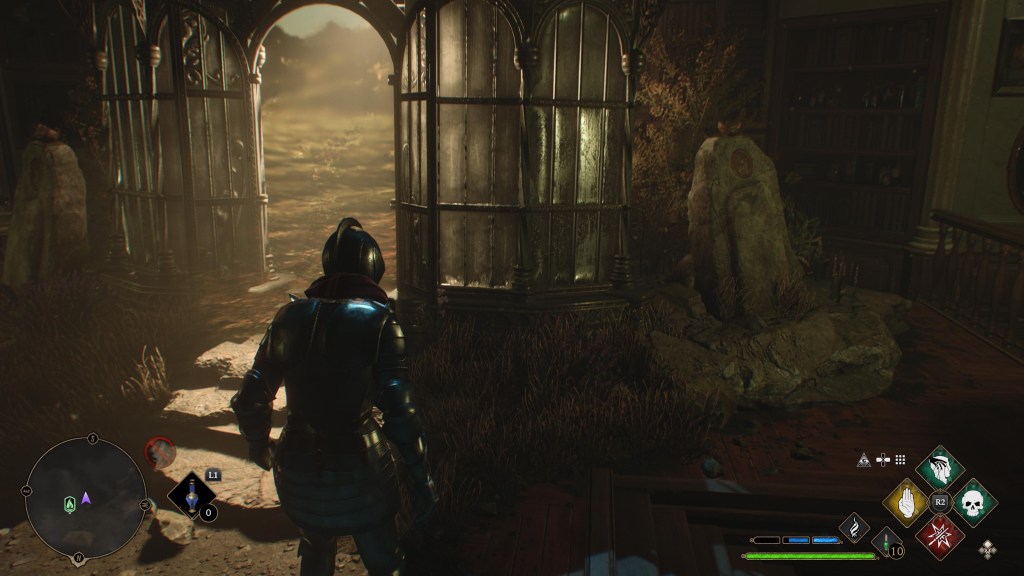1024x576 pixels.
Task: Use the green healing potion slot
Action: 886,543
